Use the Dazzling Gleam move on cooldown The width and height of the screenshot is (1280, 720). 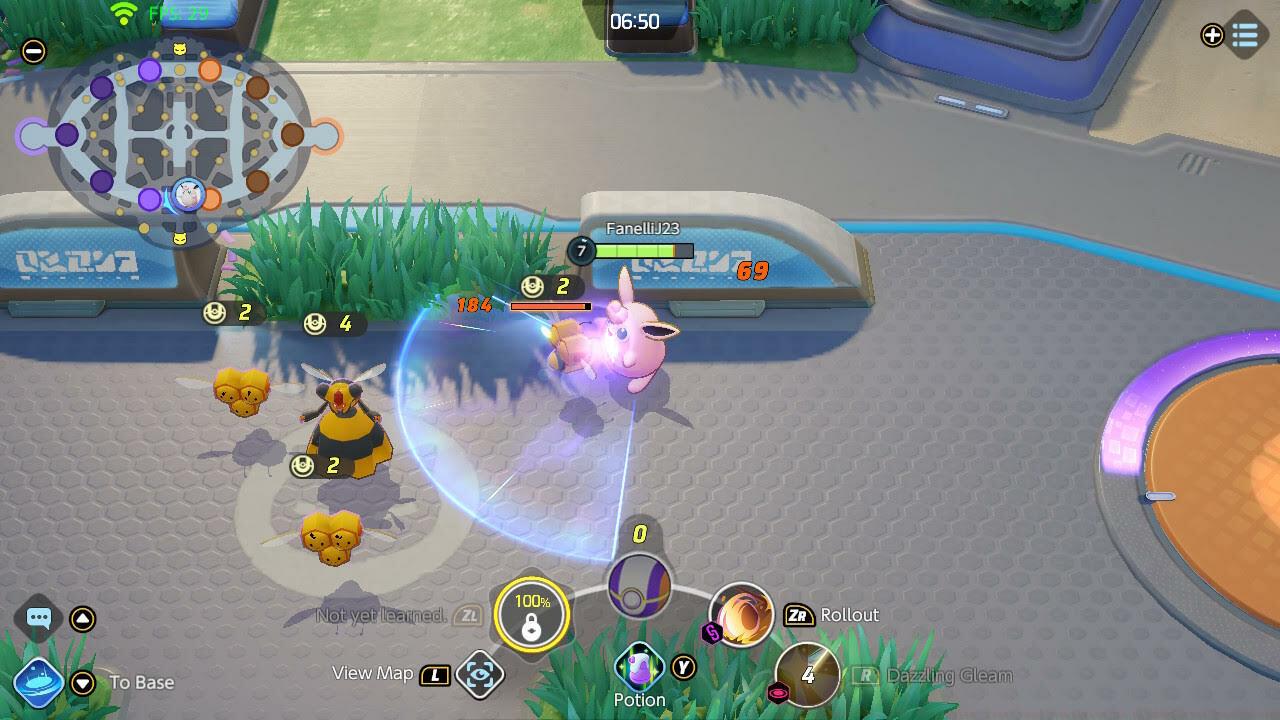[808, 675]
